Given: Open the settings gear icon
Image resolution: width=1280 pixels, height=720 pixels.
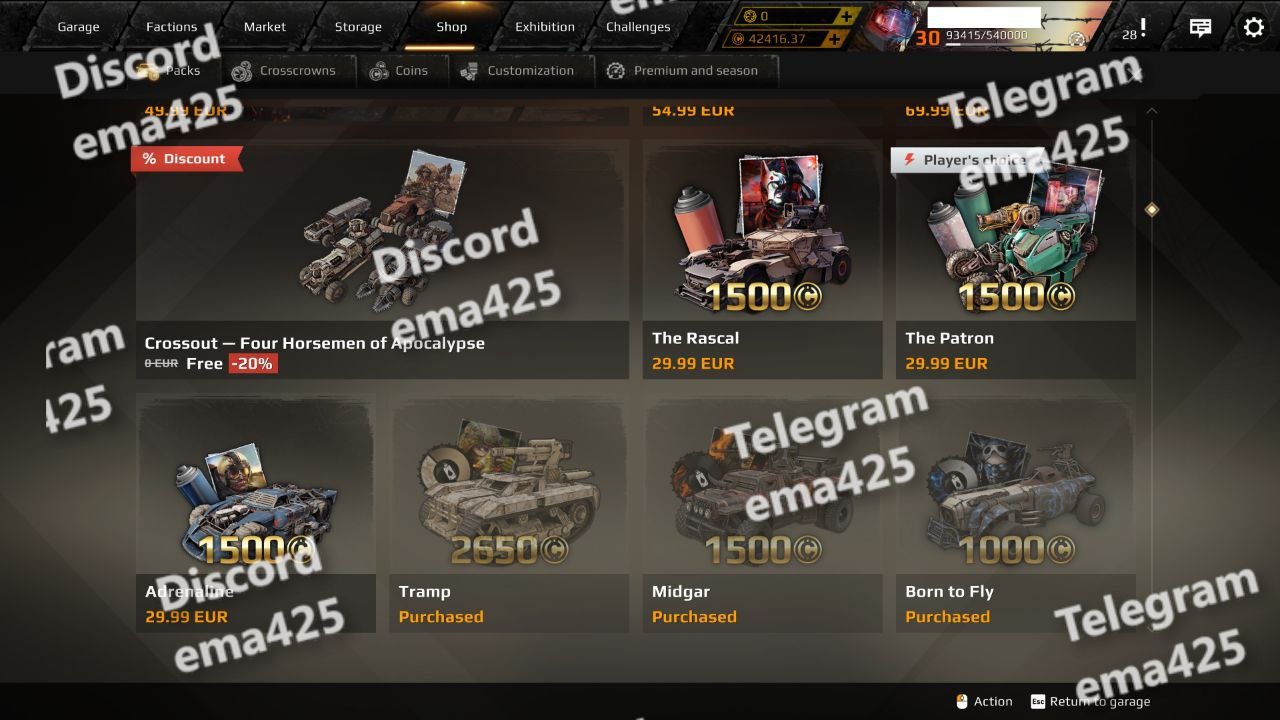Looking at the screenshot, I should click(x=1253, y=27).
